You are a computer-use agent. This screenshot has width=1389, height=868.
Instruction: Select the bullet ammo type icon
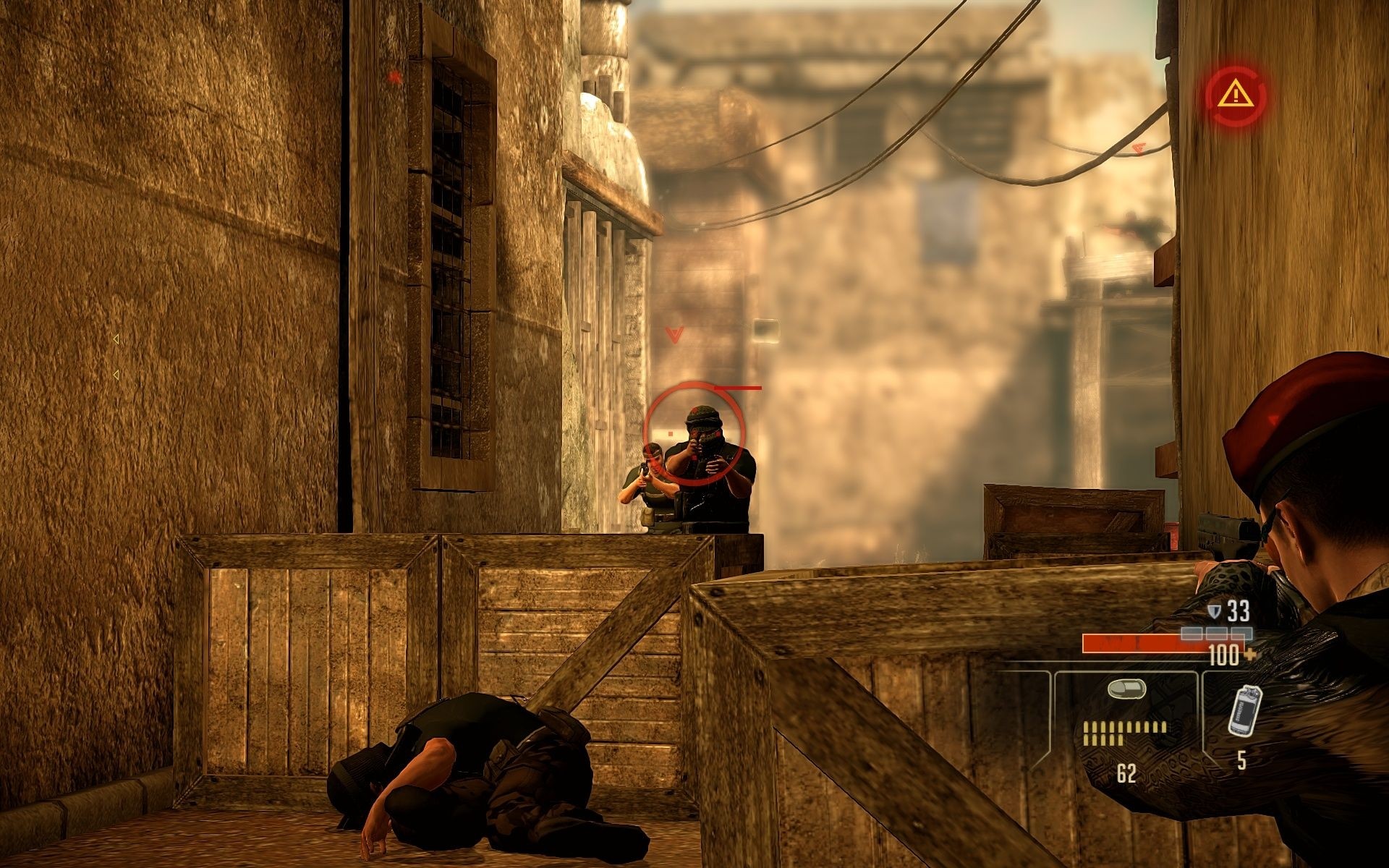(1126, 689)
